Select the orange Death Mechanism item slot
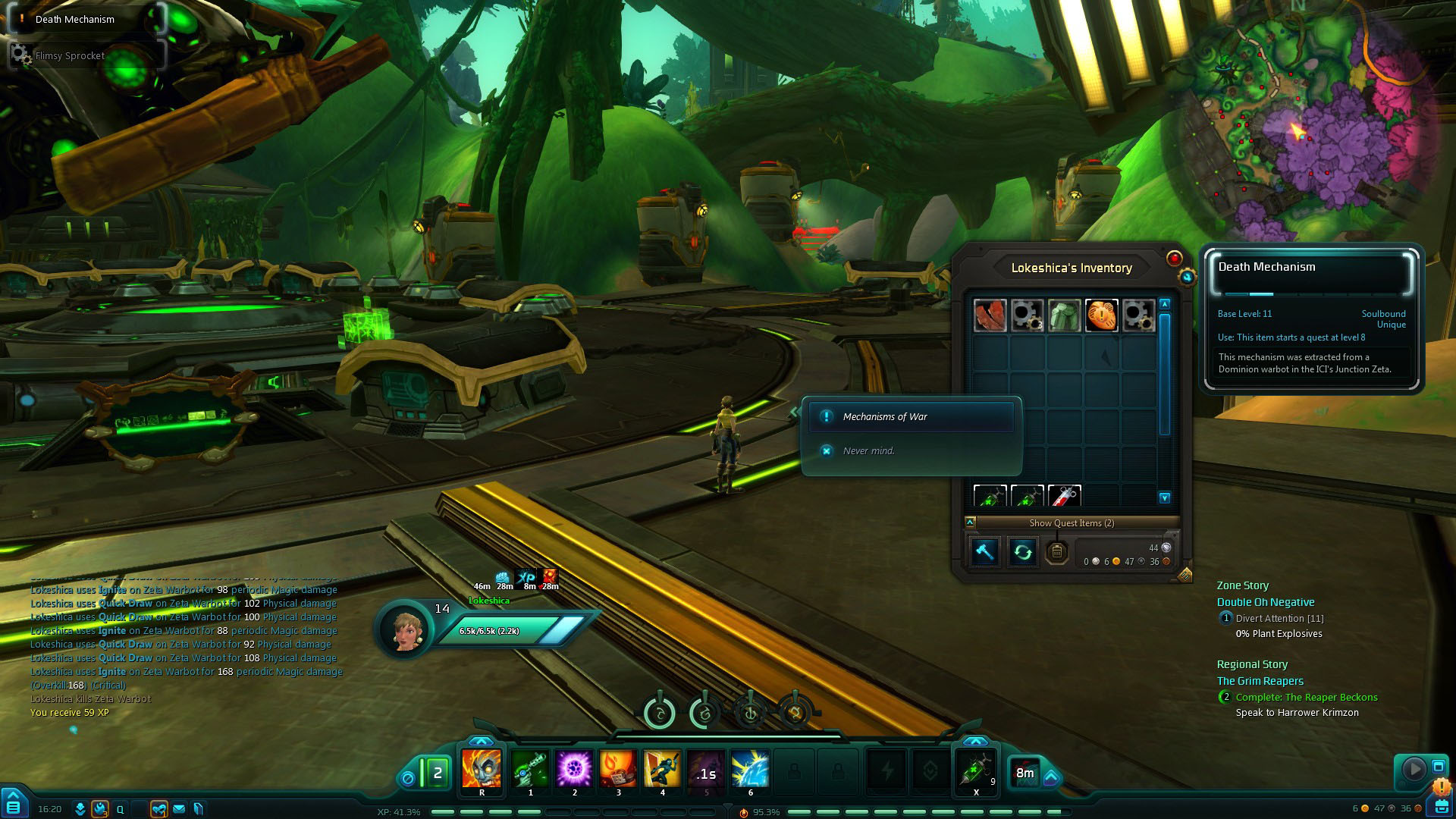This screenshot has height=819, width=1456. [x=1101, y=315]
